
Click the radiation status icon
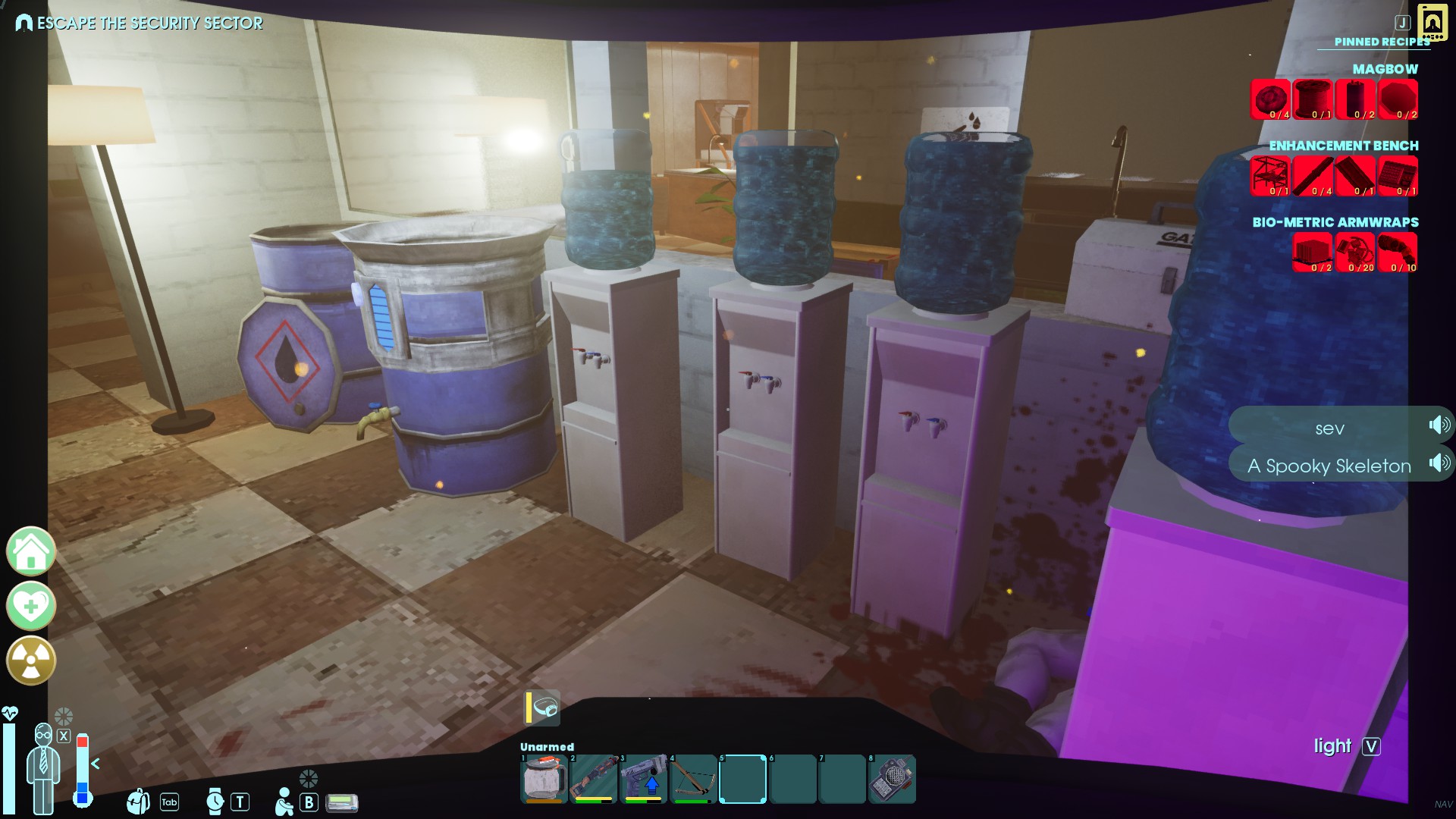pos(31,661)
